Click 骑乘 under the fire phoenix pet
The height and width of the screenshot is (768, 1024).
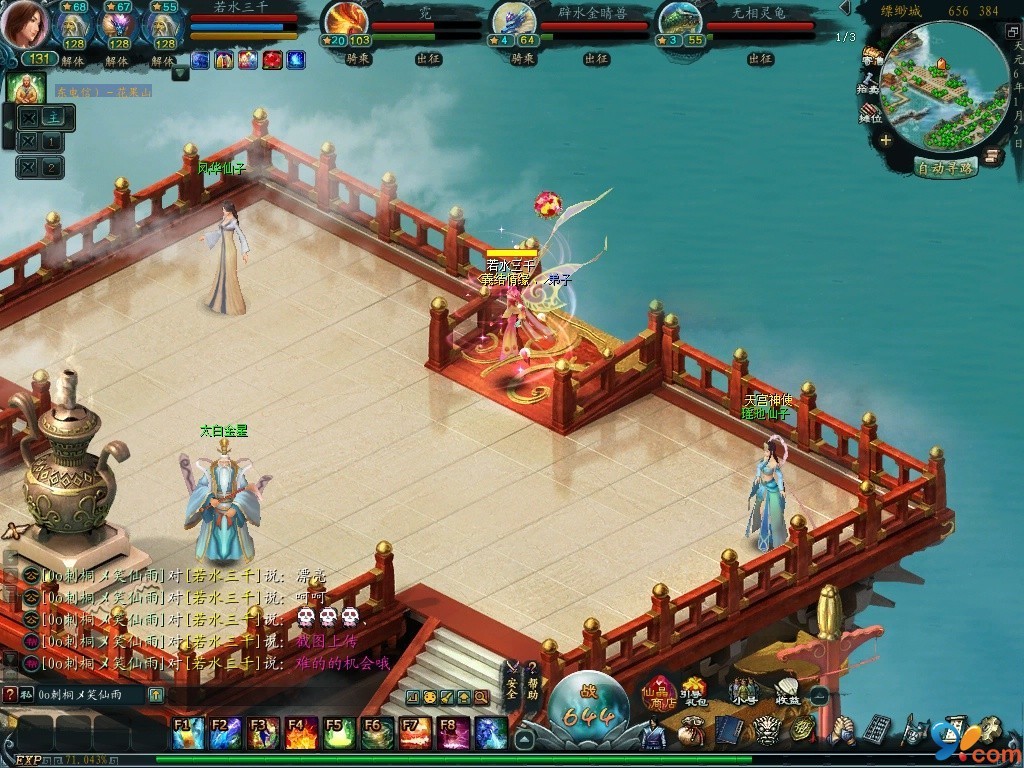pyautogui.click(x=358, y=59)
